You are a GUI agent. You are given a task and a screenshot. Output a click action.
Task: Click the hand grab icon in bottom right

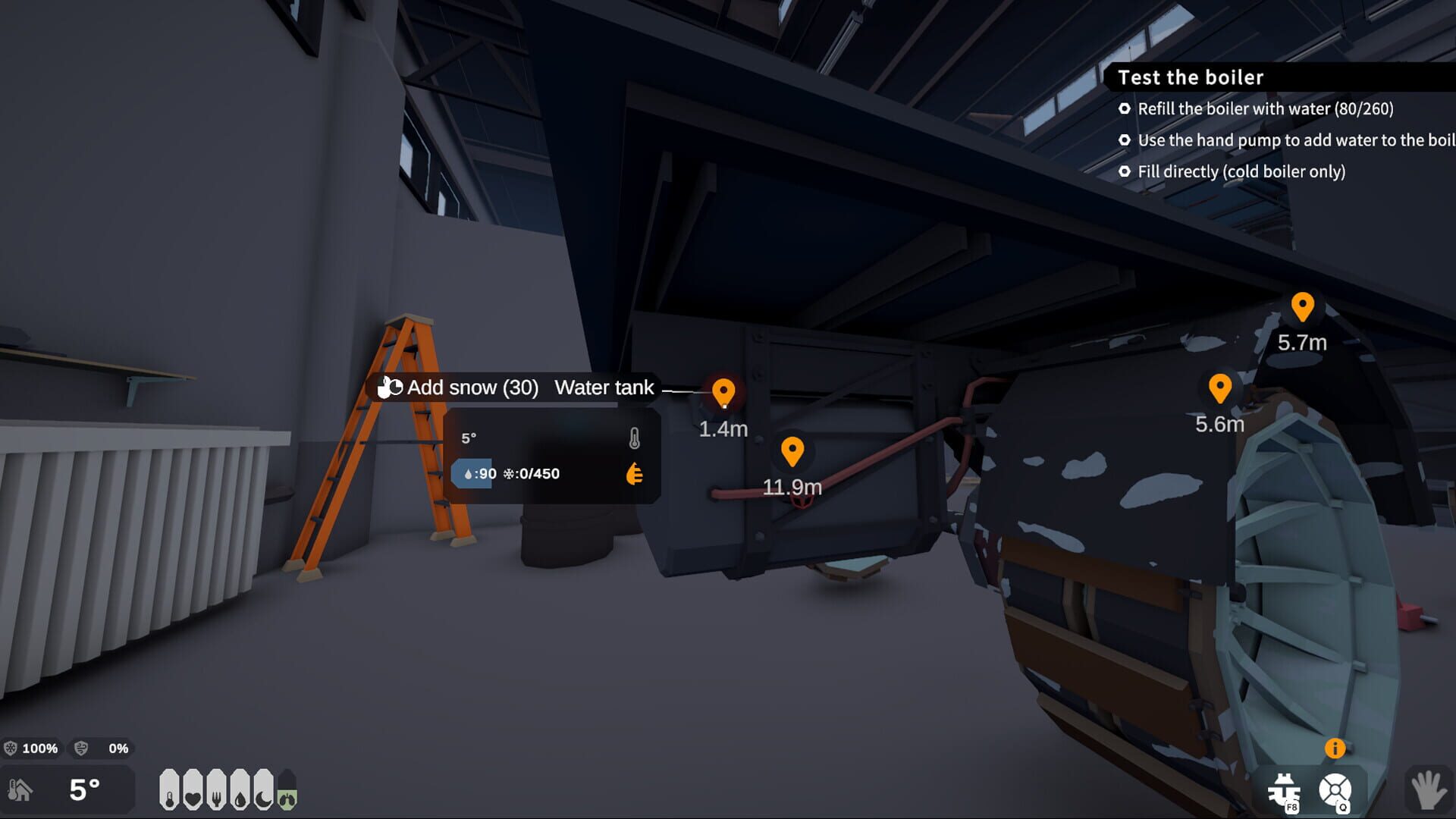(1427, 789)
